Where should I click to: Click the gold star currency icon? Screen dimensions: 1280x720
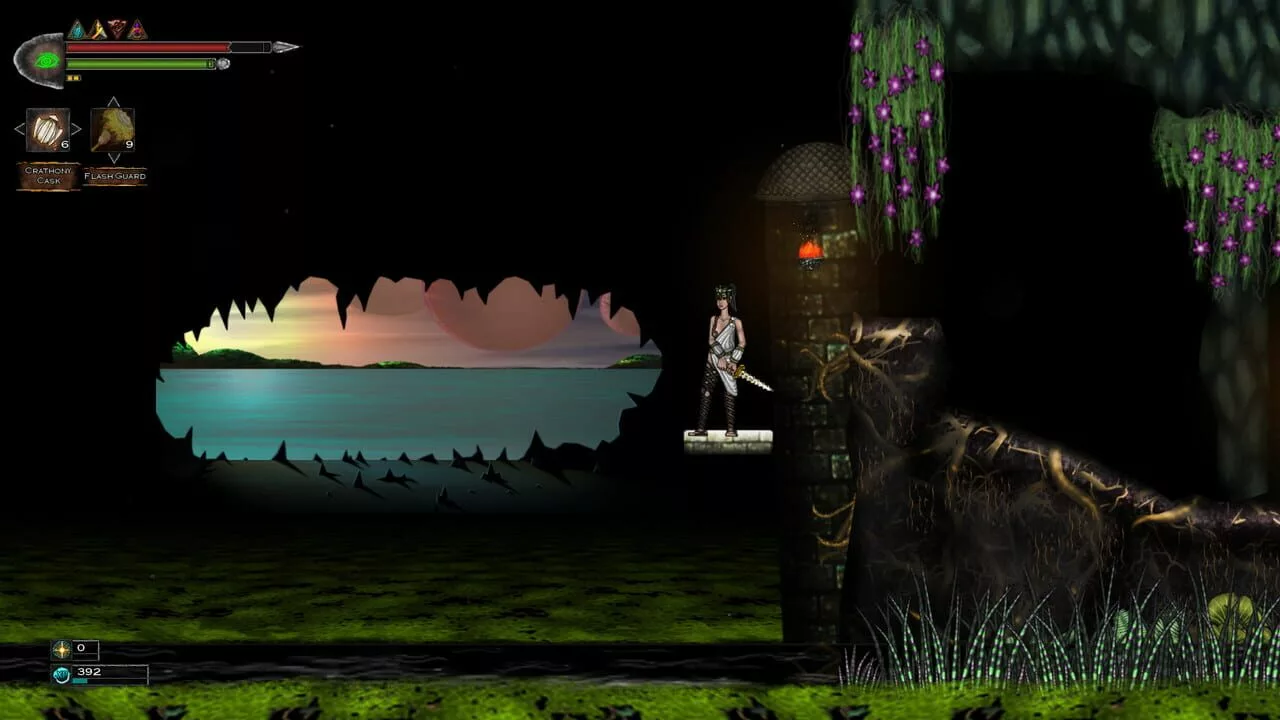[62, 650]
